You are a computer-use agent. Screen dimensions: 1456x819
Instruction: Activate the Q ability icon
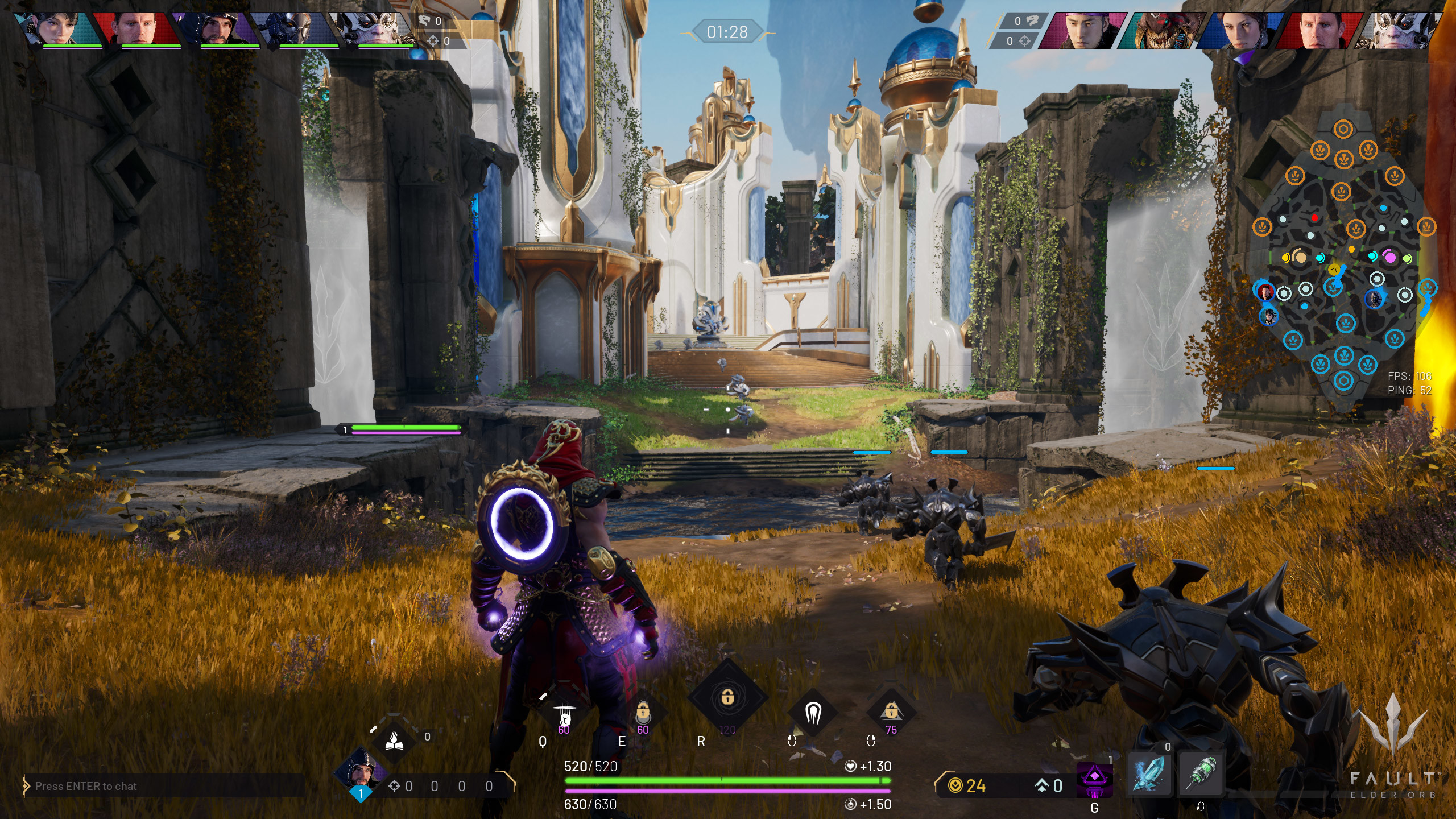click(x=564, y=713)
